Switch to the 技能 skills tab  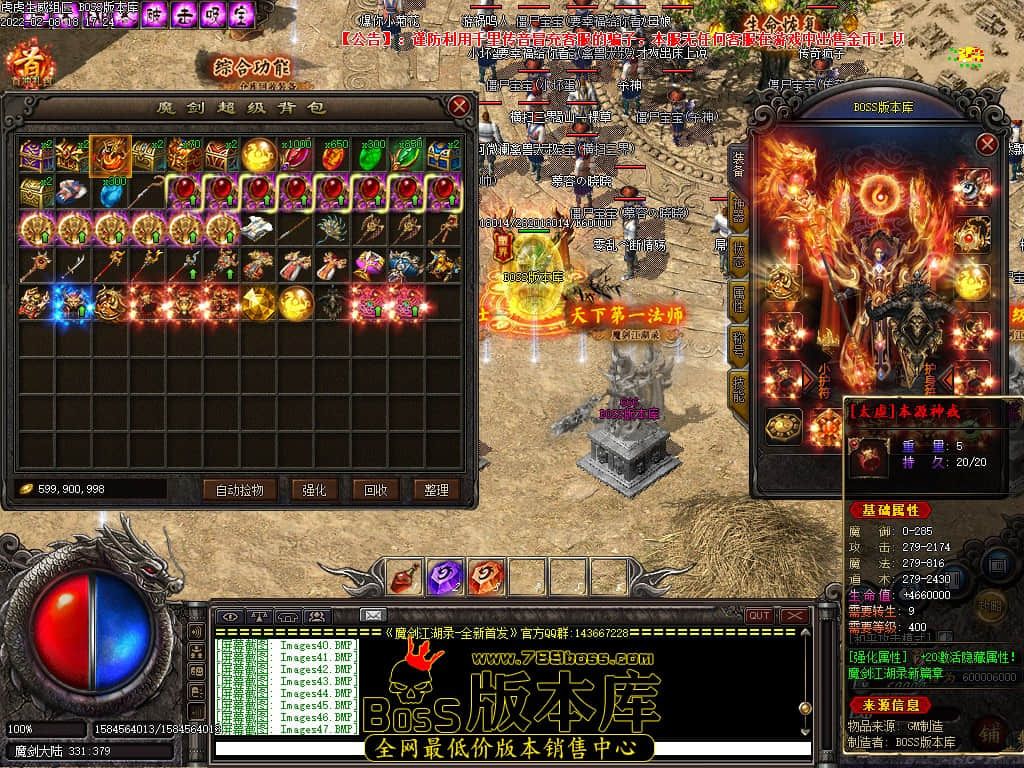(x=738, y=386)
